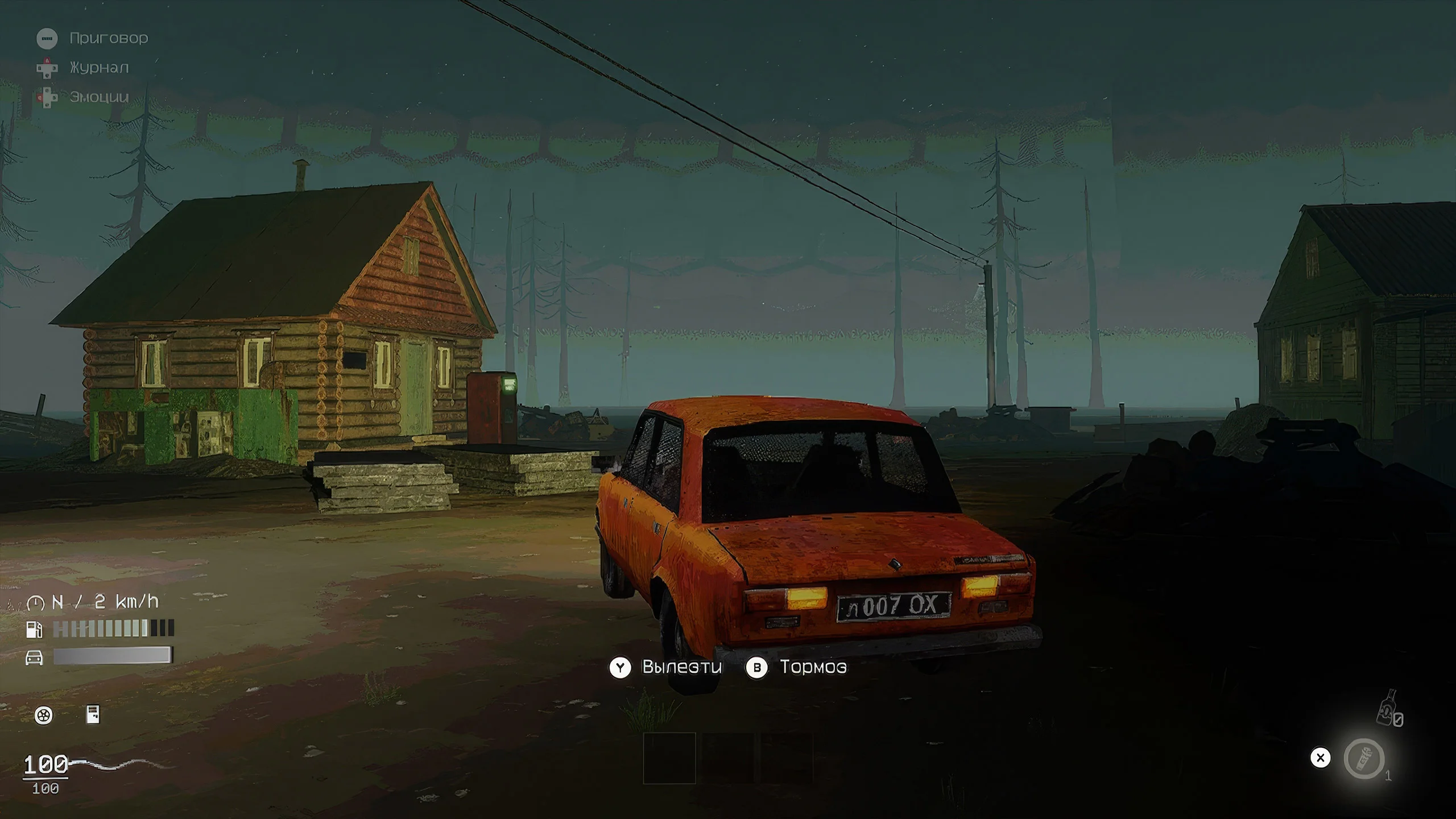Open the Приговор menu entry
Image resolution: width=1456 pixels, height=819 pixels.
108,38
